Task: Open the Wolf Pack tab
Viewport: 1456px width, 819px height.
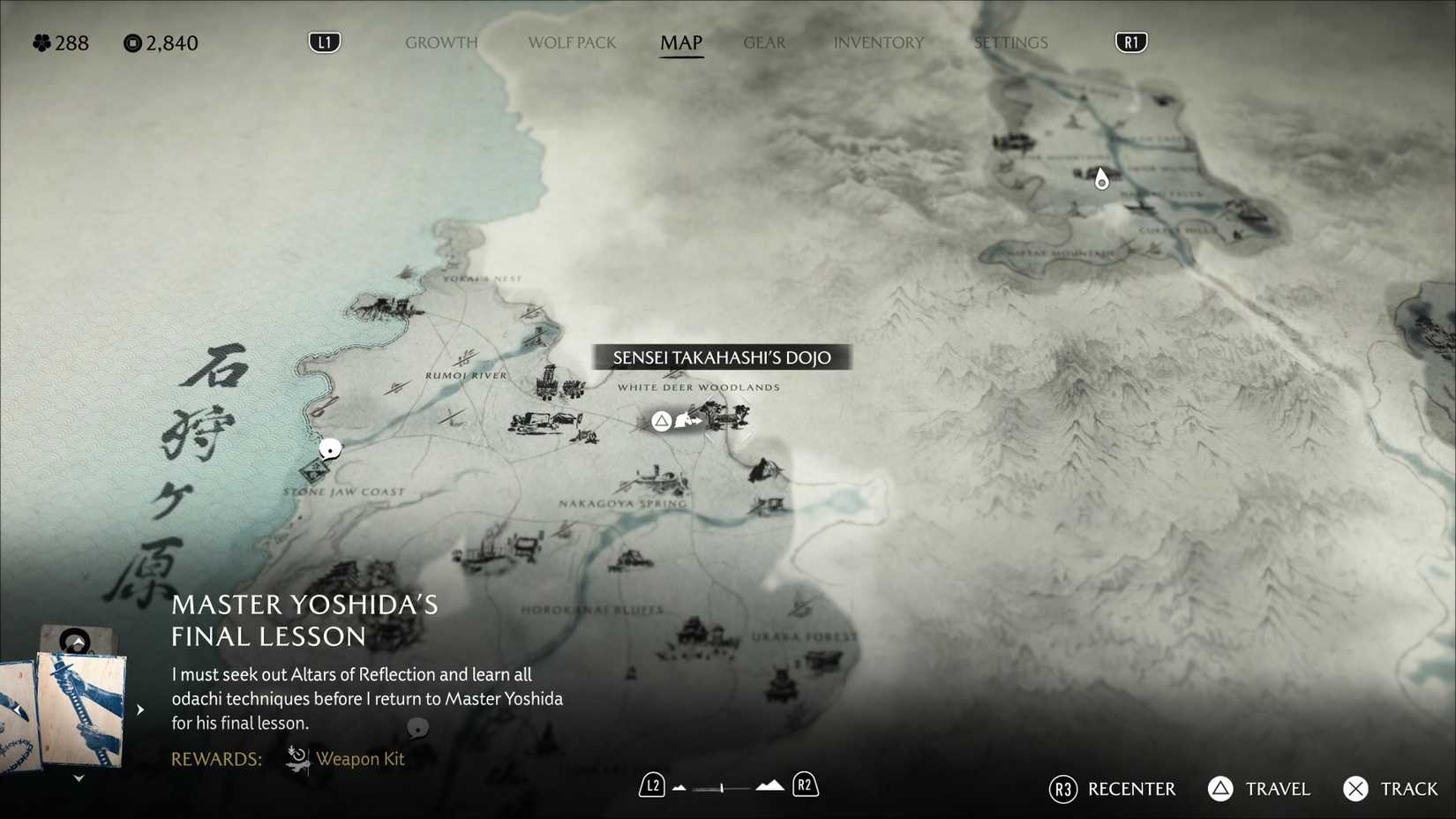Action: point(572,42)
